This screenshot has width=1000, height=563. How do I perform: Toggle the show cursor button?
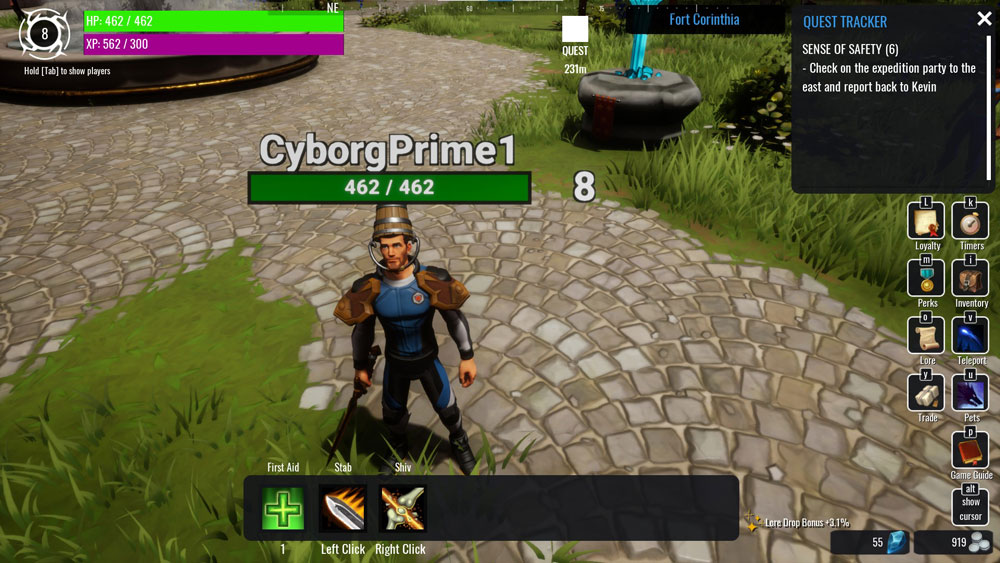pyautogui.click(x=970, y=508)
